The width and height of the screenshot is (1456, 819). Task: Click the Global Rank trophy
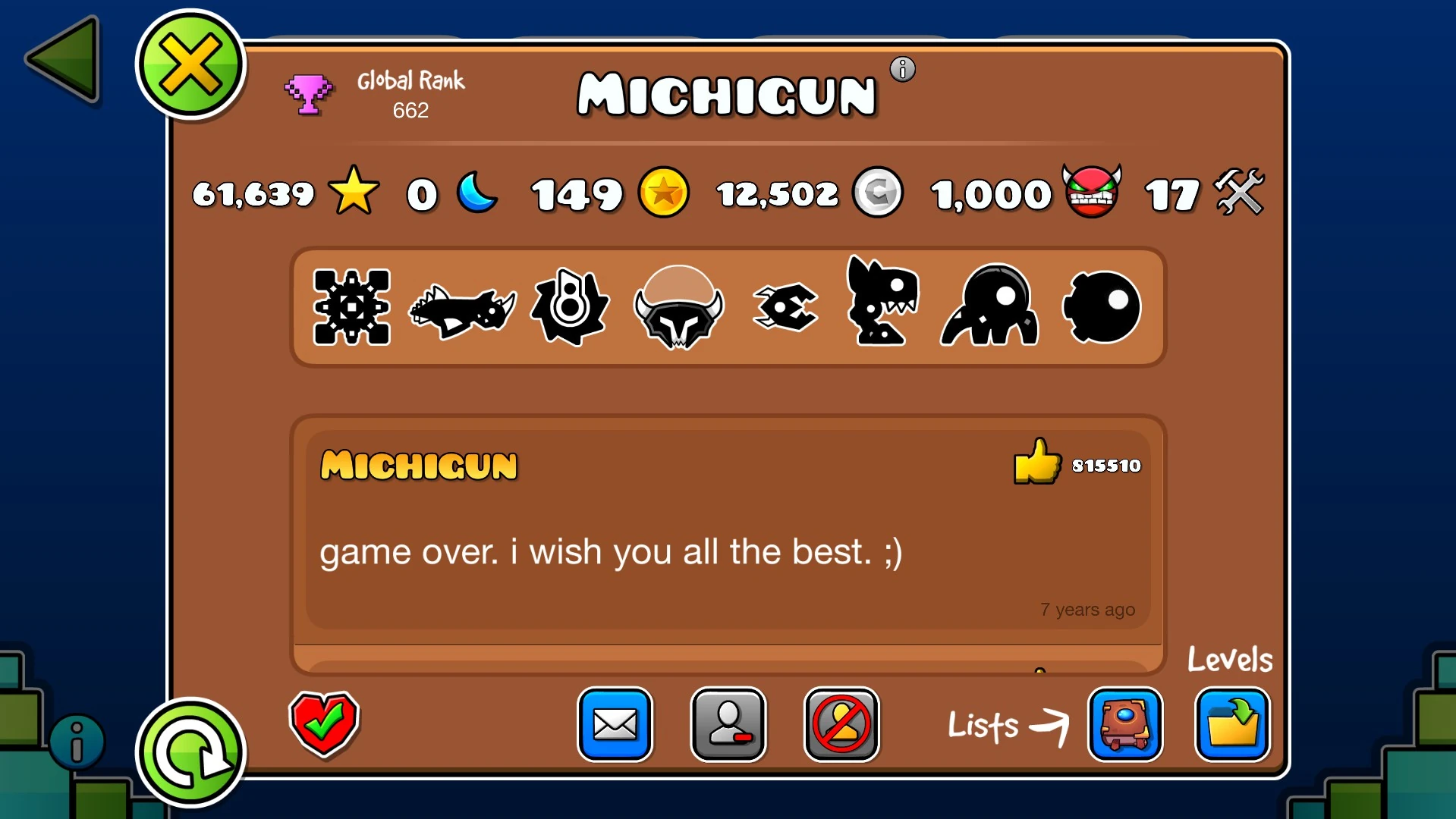coord(307,95)
